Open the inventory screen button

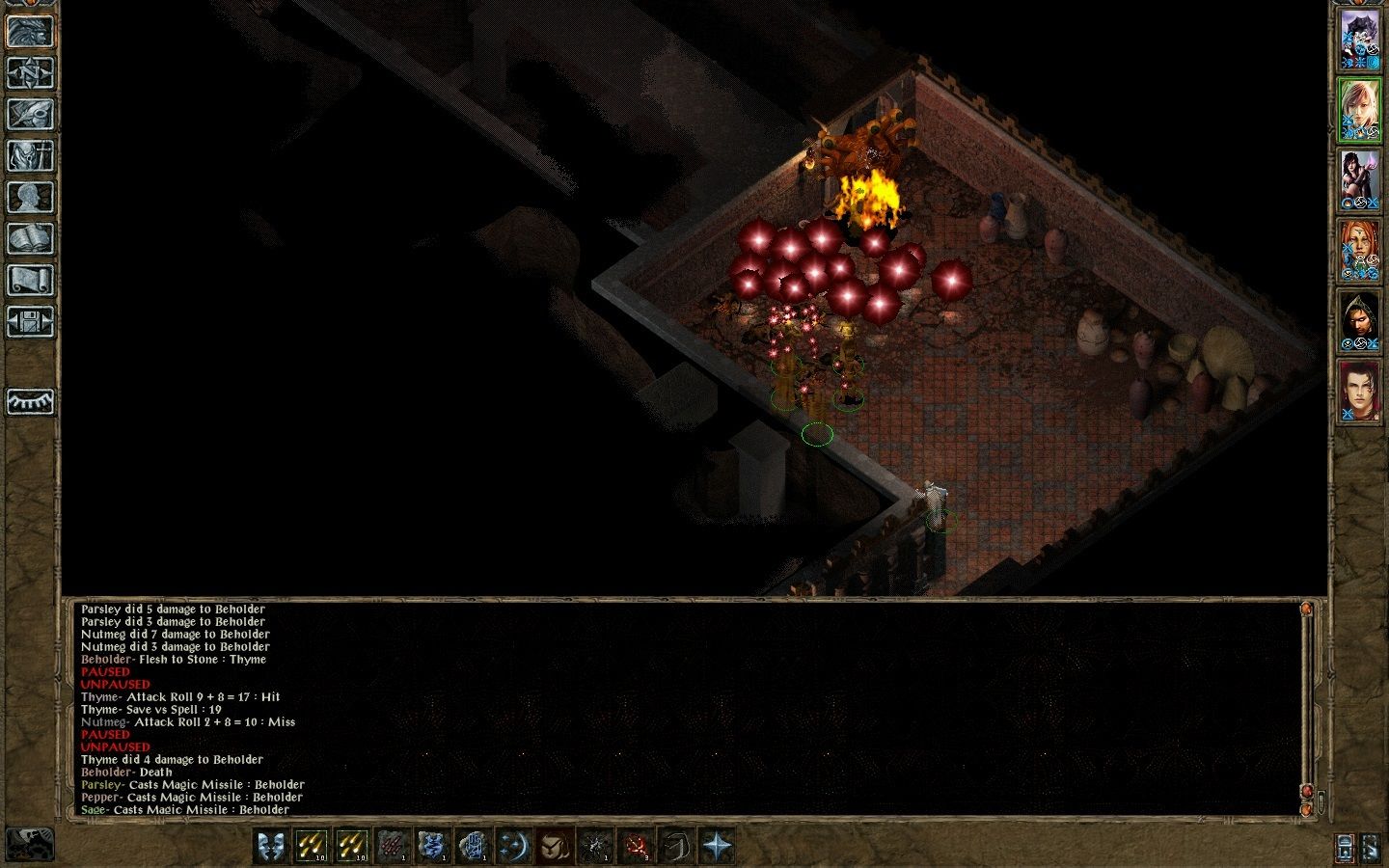coord(30,155)
